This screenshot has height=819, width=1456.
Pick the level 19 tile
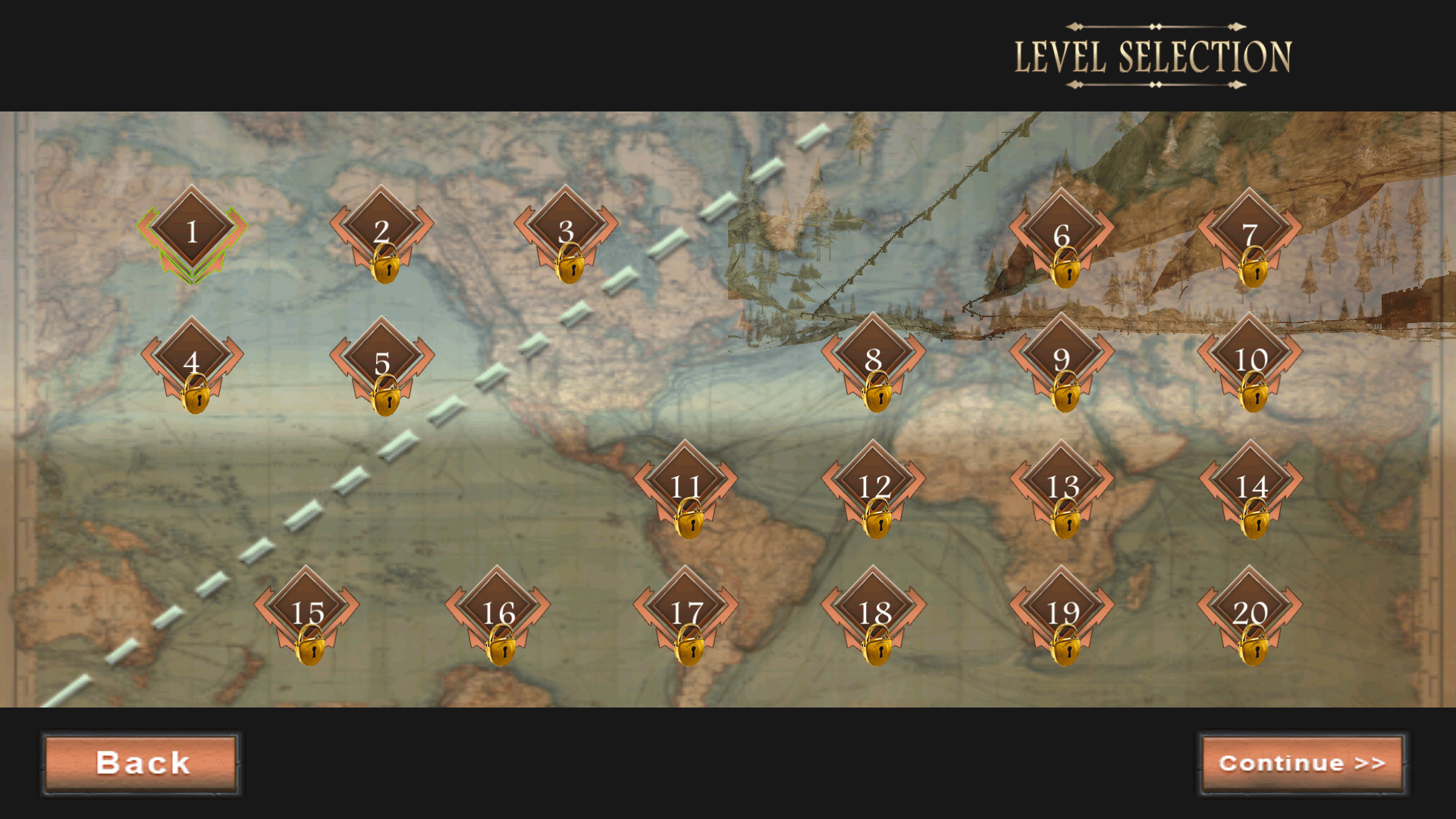[x=1062, y=612]
